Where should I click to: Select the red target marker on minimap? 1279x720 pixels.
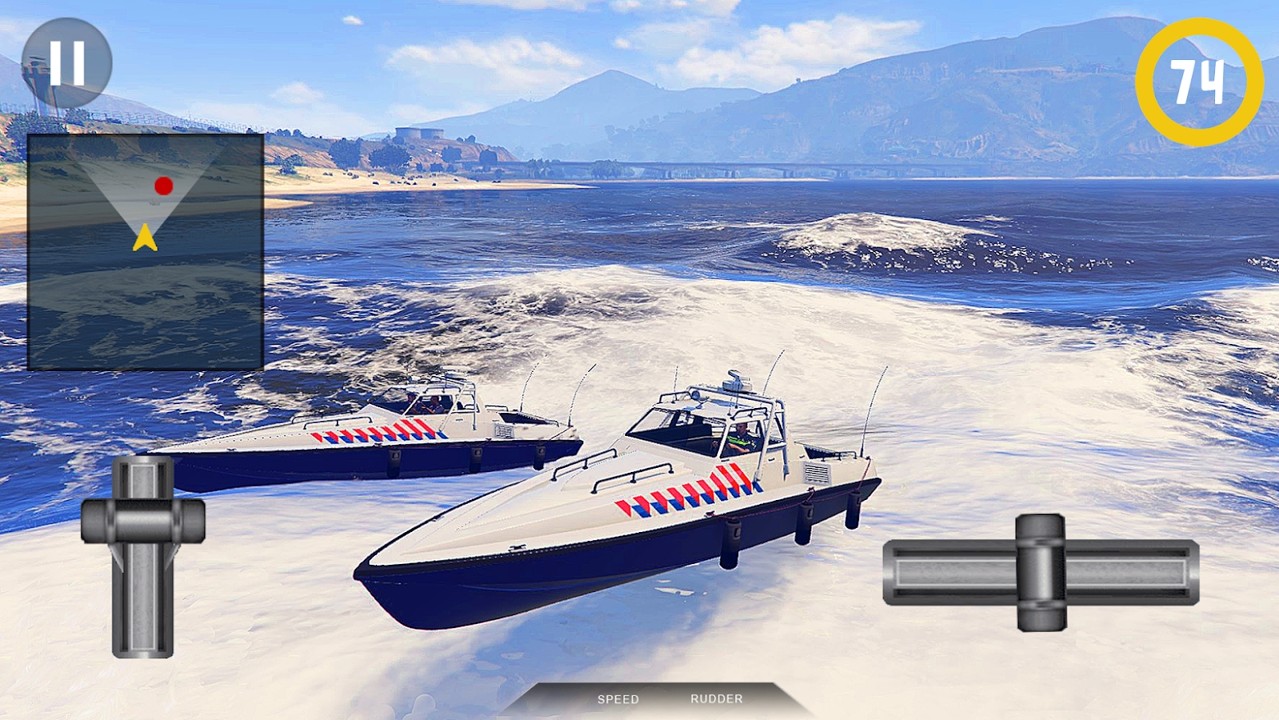(x=163, y=185)
